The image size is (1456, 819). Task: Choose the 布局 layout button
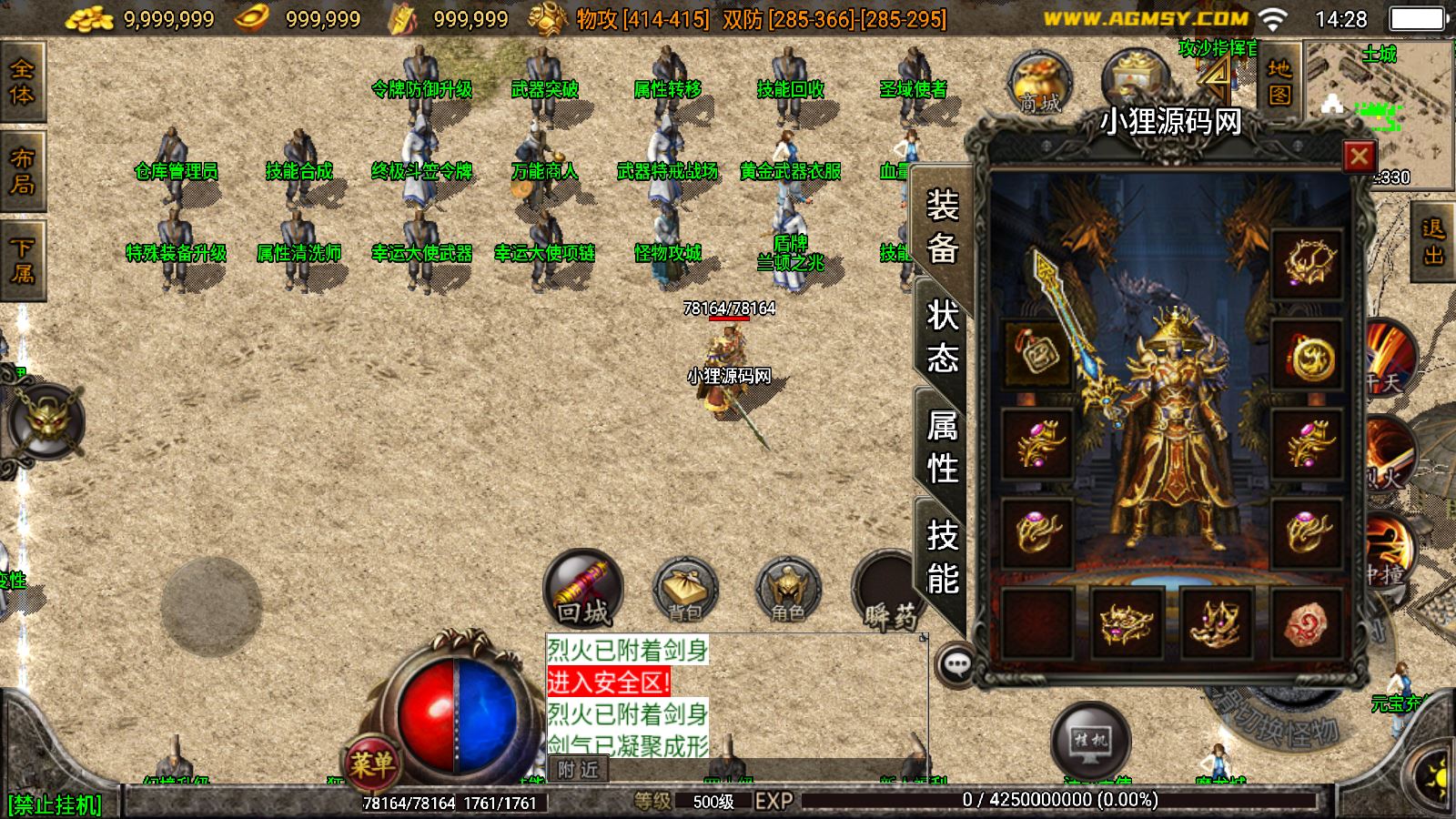tap(22, 171)
